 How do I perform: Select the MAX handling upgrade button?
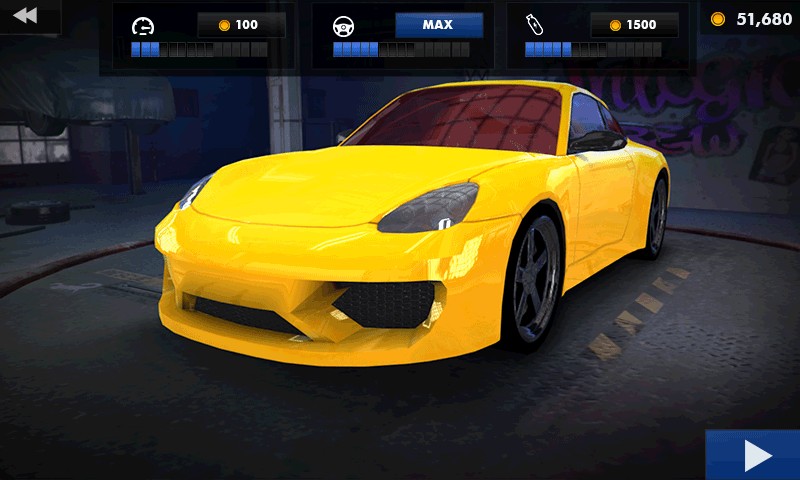tap(439, 25)
